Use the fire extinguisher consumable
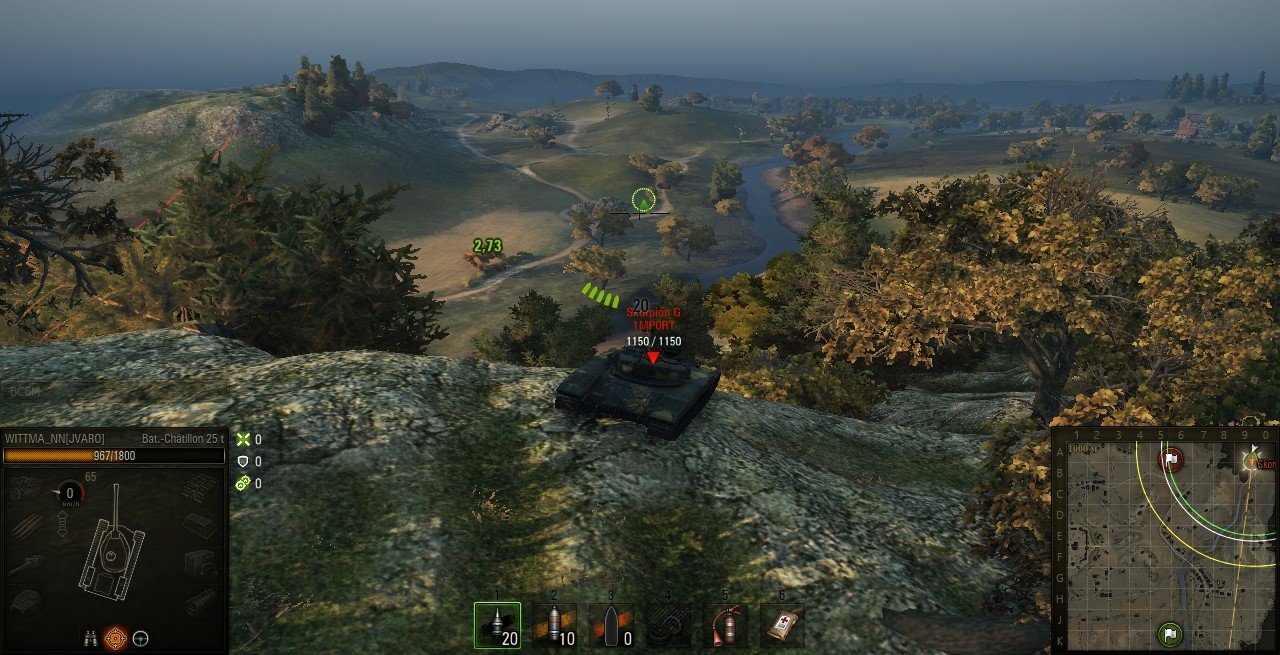 (725, 625)
